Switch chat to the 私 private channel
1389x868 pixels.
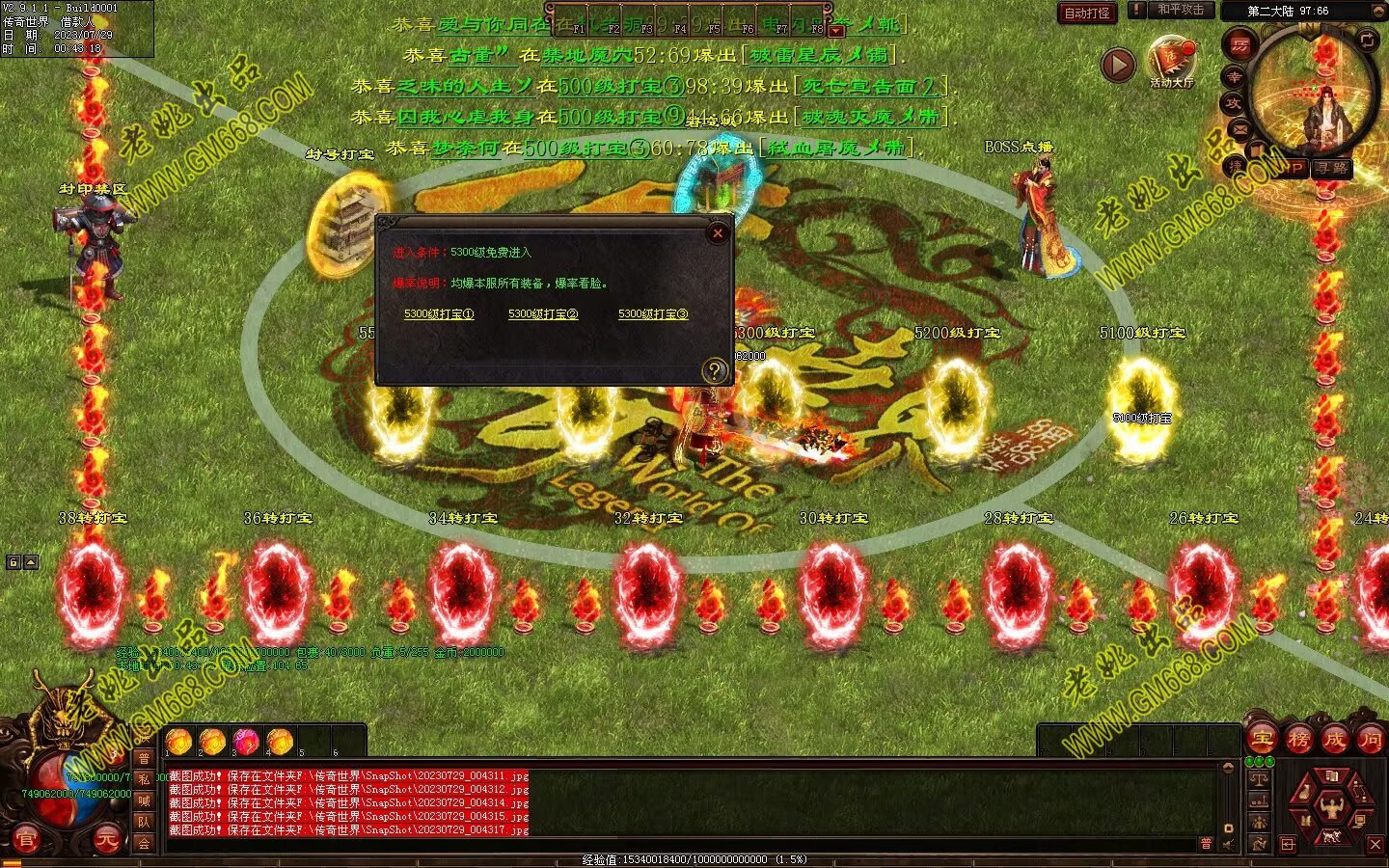(x=144, y=779)
